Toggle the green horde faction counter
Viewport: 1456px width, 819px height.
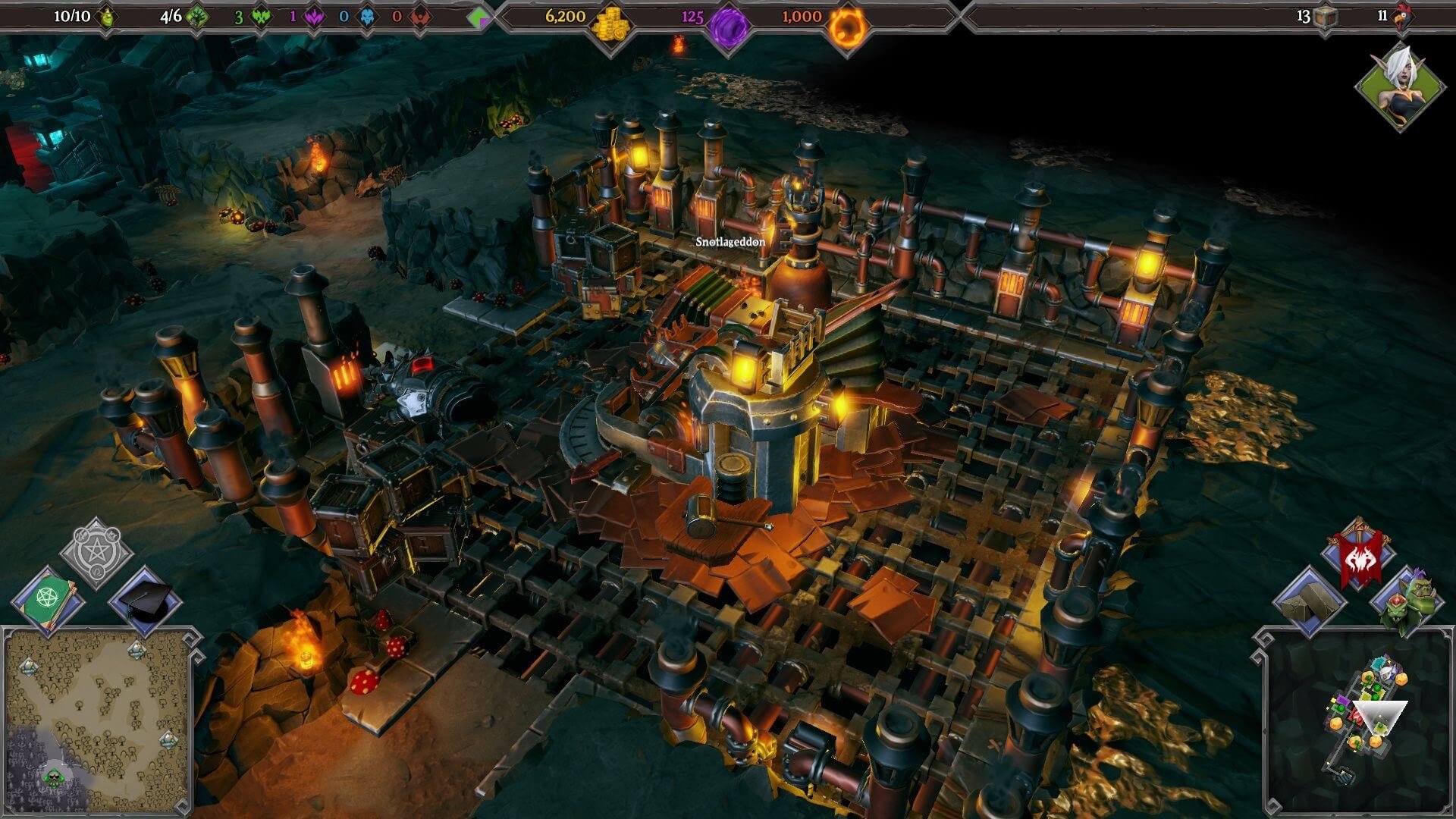click(259, 17)
